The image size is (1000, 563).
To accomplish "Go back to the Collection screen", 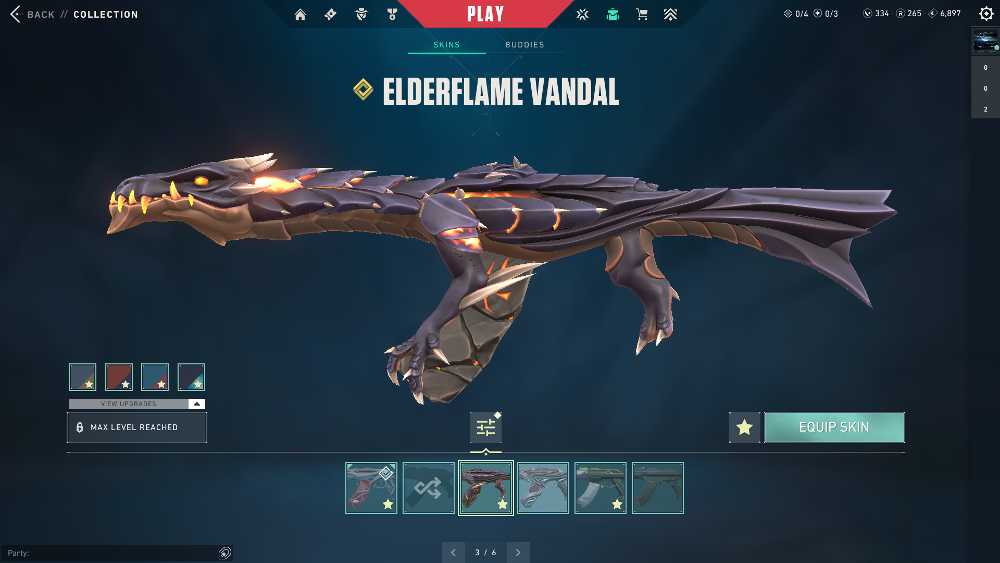I will pos(33,15).
